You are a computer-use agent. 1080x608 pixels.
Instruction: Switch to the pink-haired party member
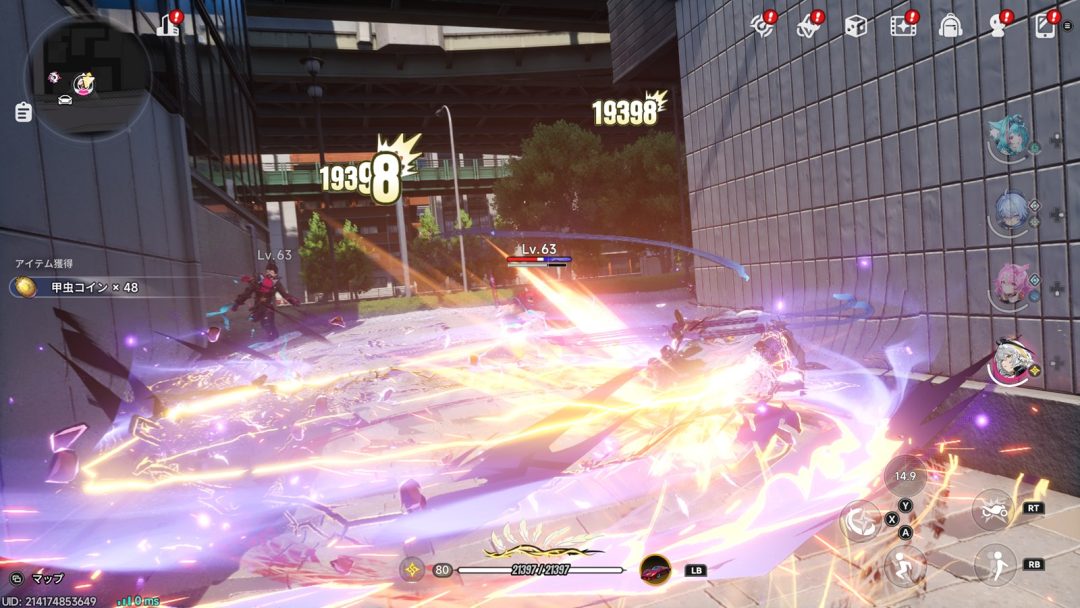(x=1010, y=287)
